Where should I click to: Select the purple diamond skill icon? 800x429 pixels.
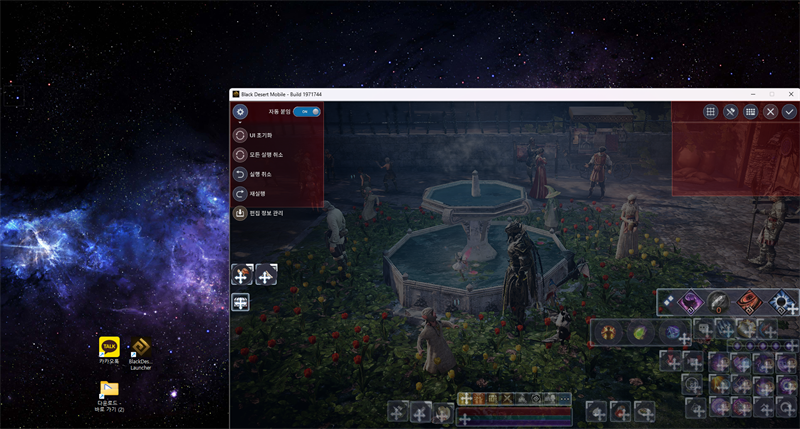pos(690,300)
